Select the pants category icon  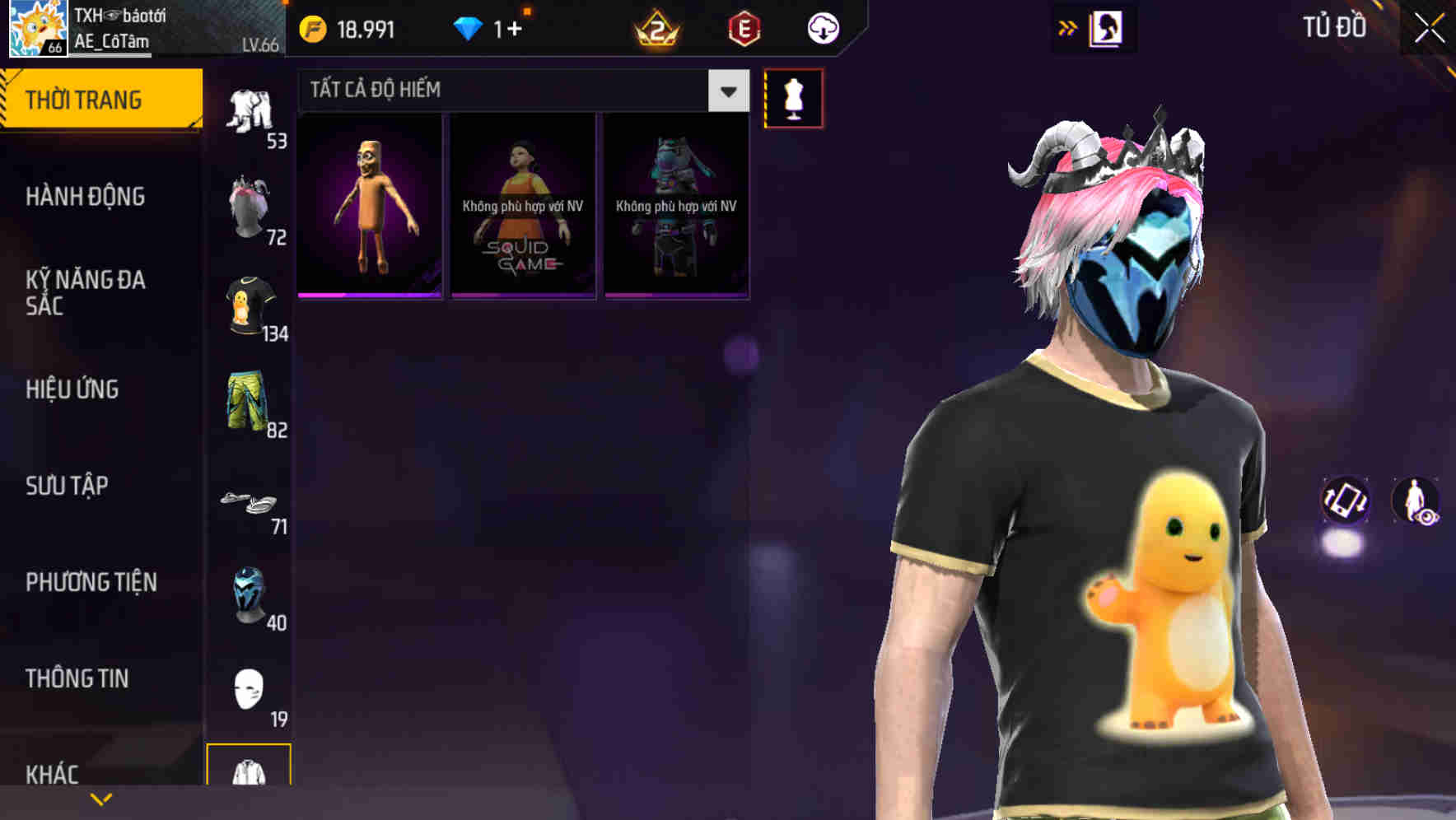[x=251, y=111]
